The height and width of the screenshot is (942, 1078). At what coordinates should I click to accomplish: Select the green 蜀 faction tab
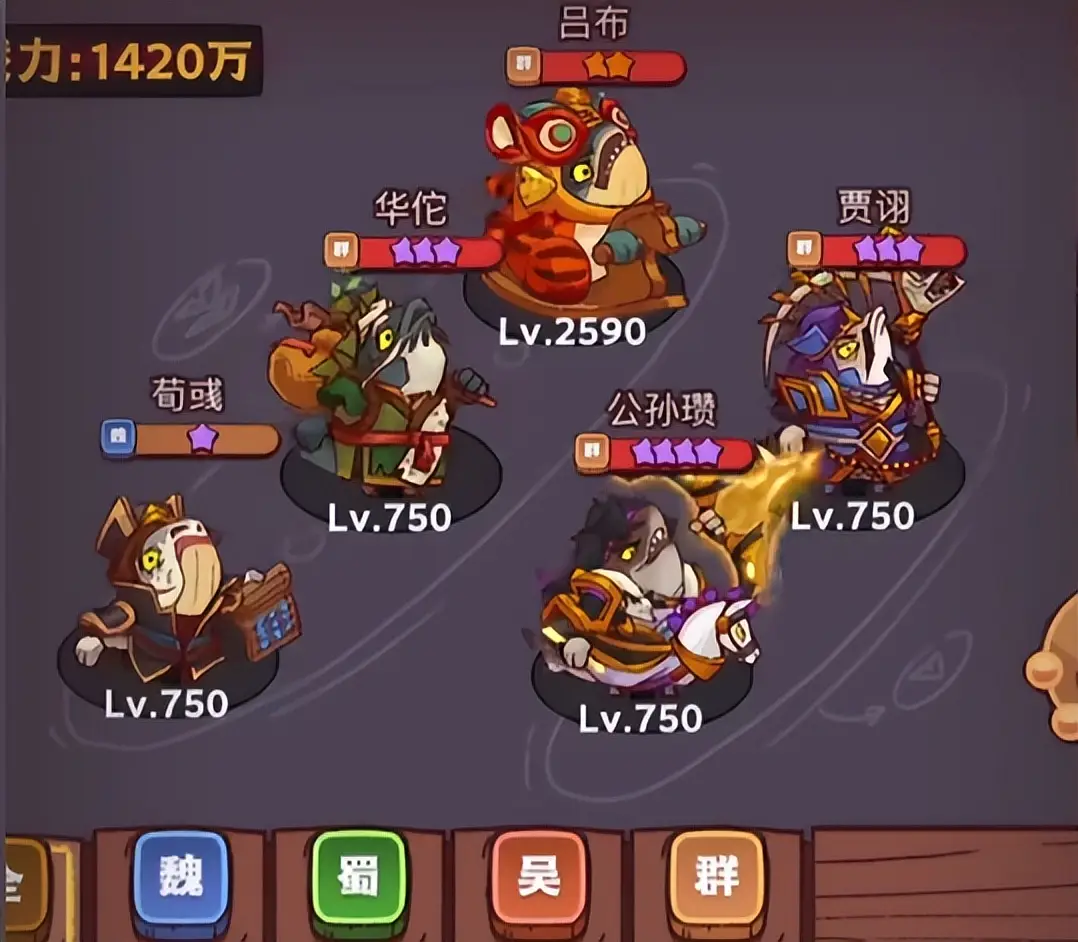pos(360,877)
